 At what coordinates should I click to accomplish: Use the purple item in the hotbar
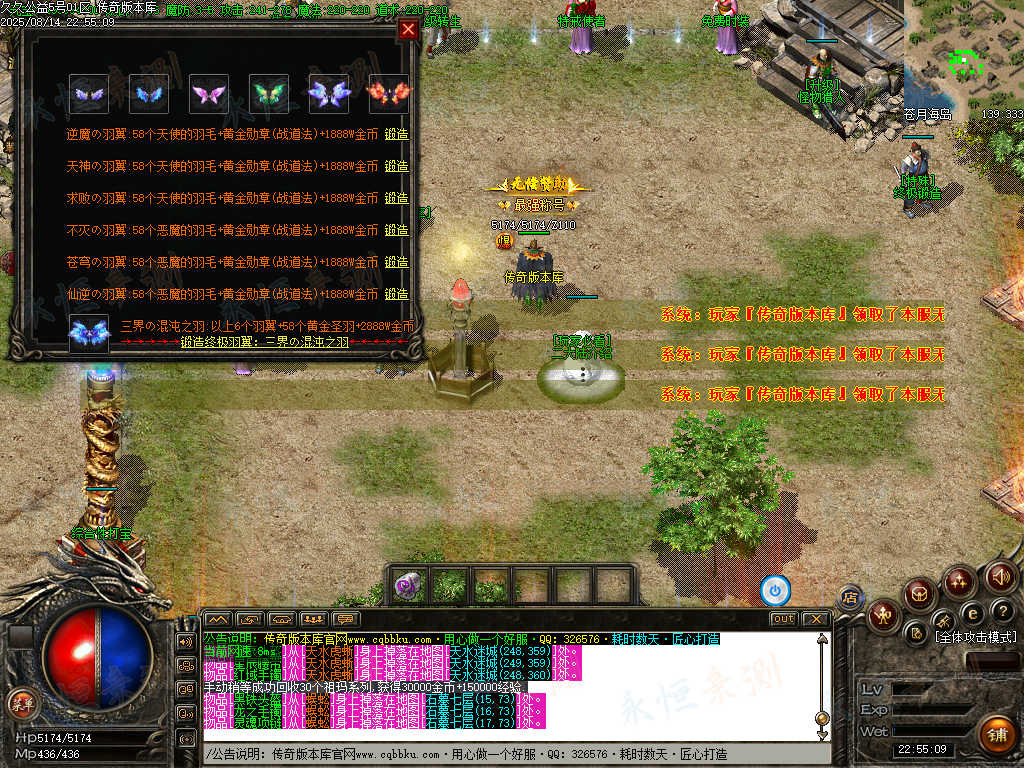(407, 586)
